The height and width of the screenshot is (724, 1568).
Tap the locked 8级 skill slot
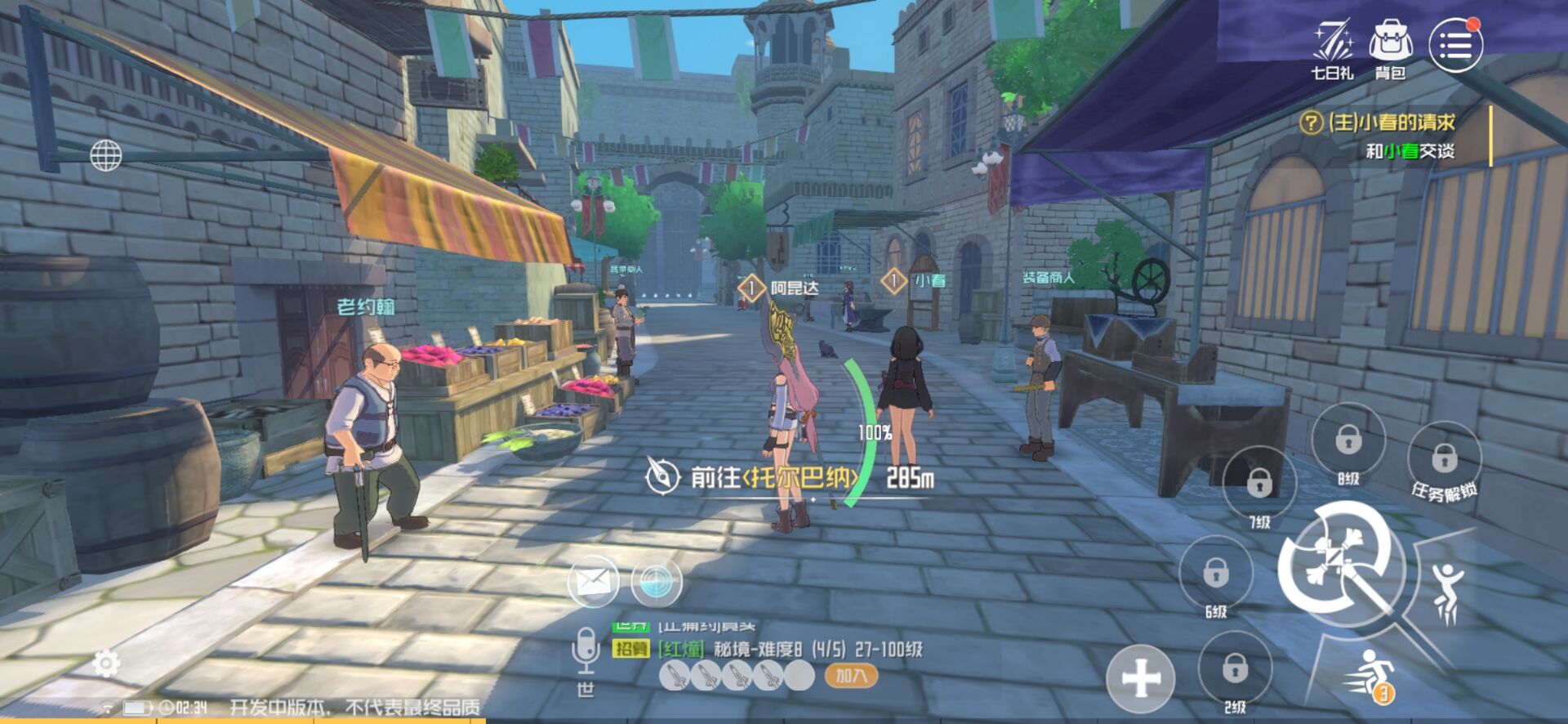click(1348, 440)
